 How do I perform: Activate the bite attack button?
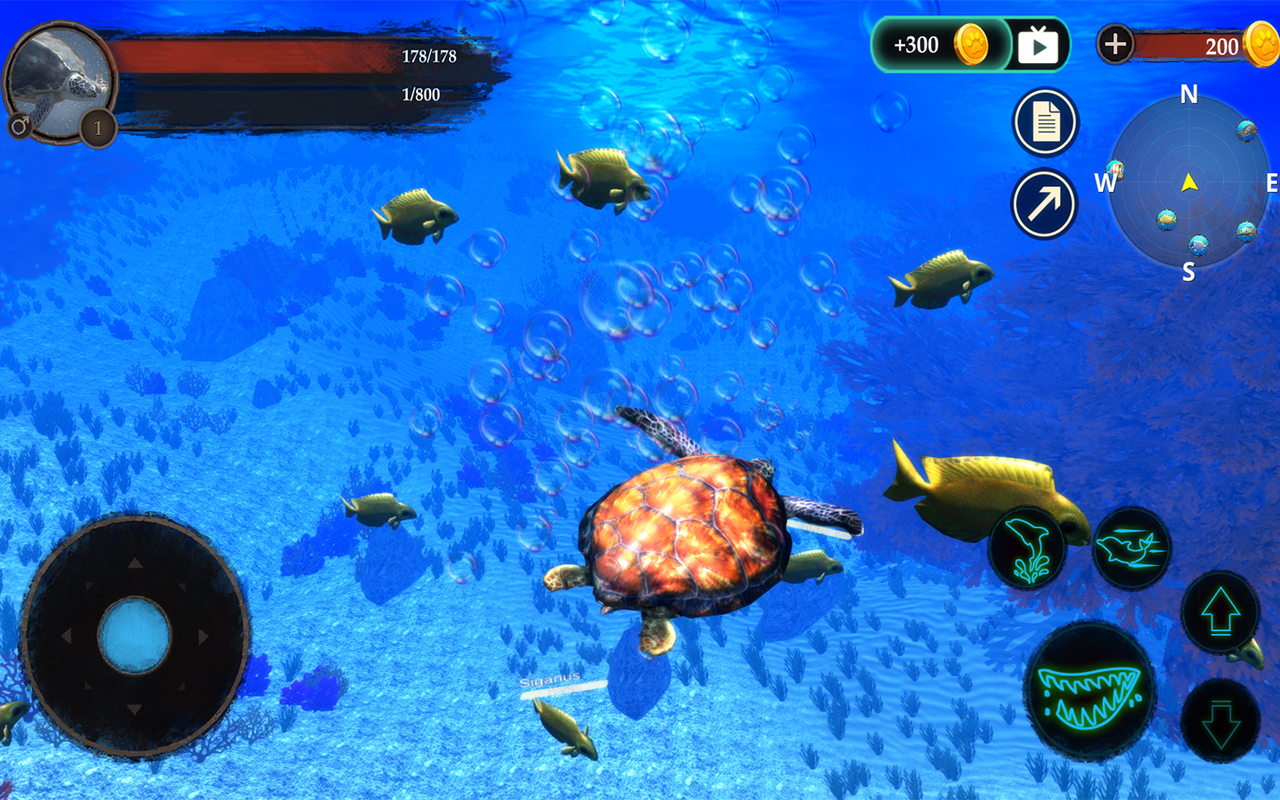pyautogui.click(x=1089, y=690)
